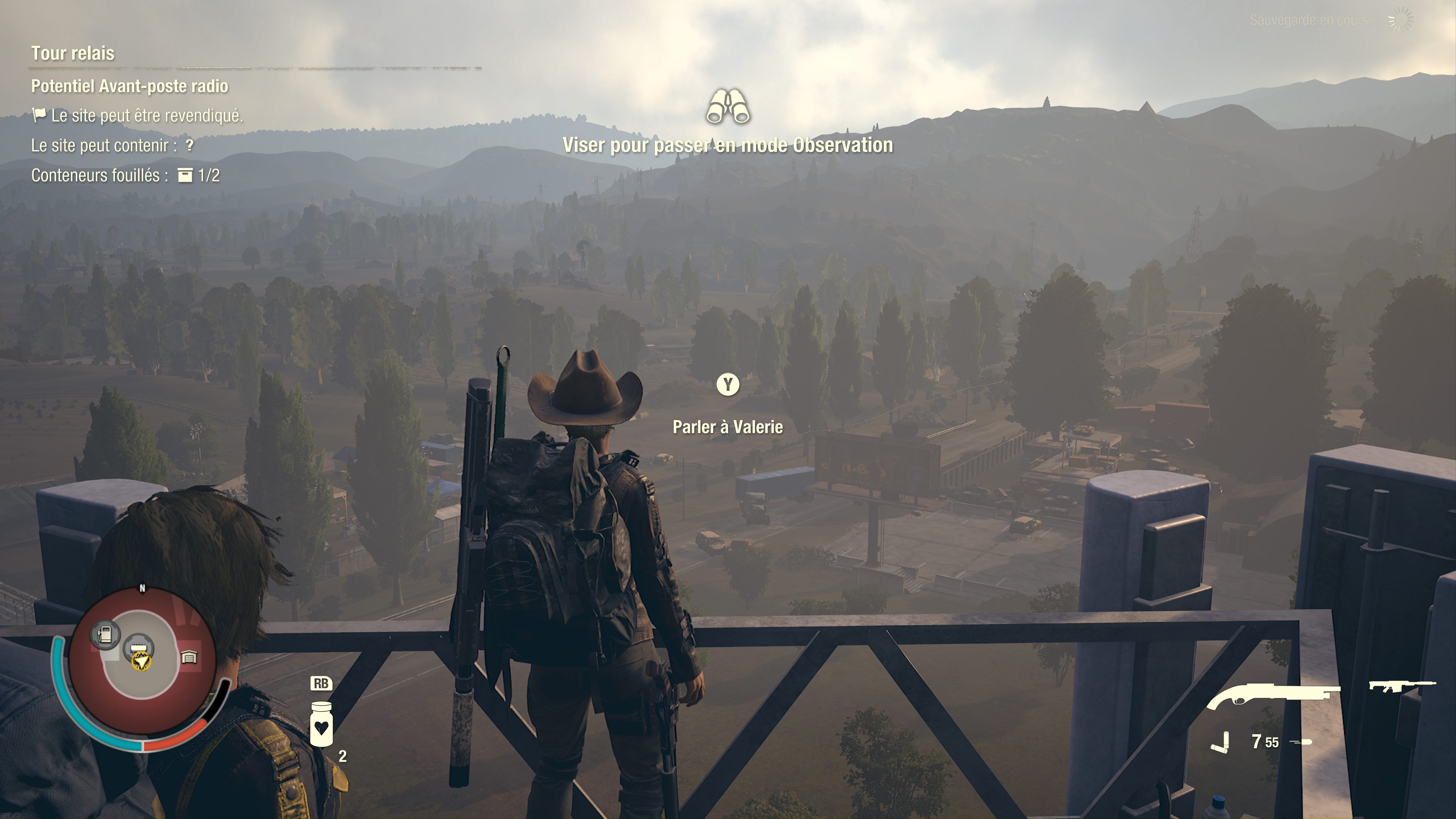Select the garage marker on minimap
Screen dimensions: 1456x819
coord(189,657)
